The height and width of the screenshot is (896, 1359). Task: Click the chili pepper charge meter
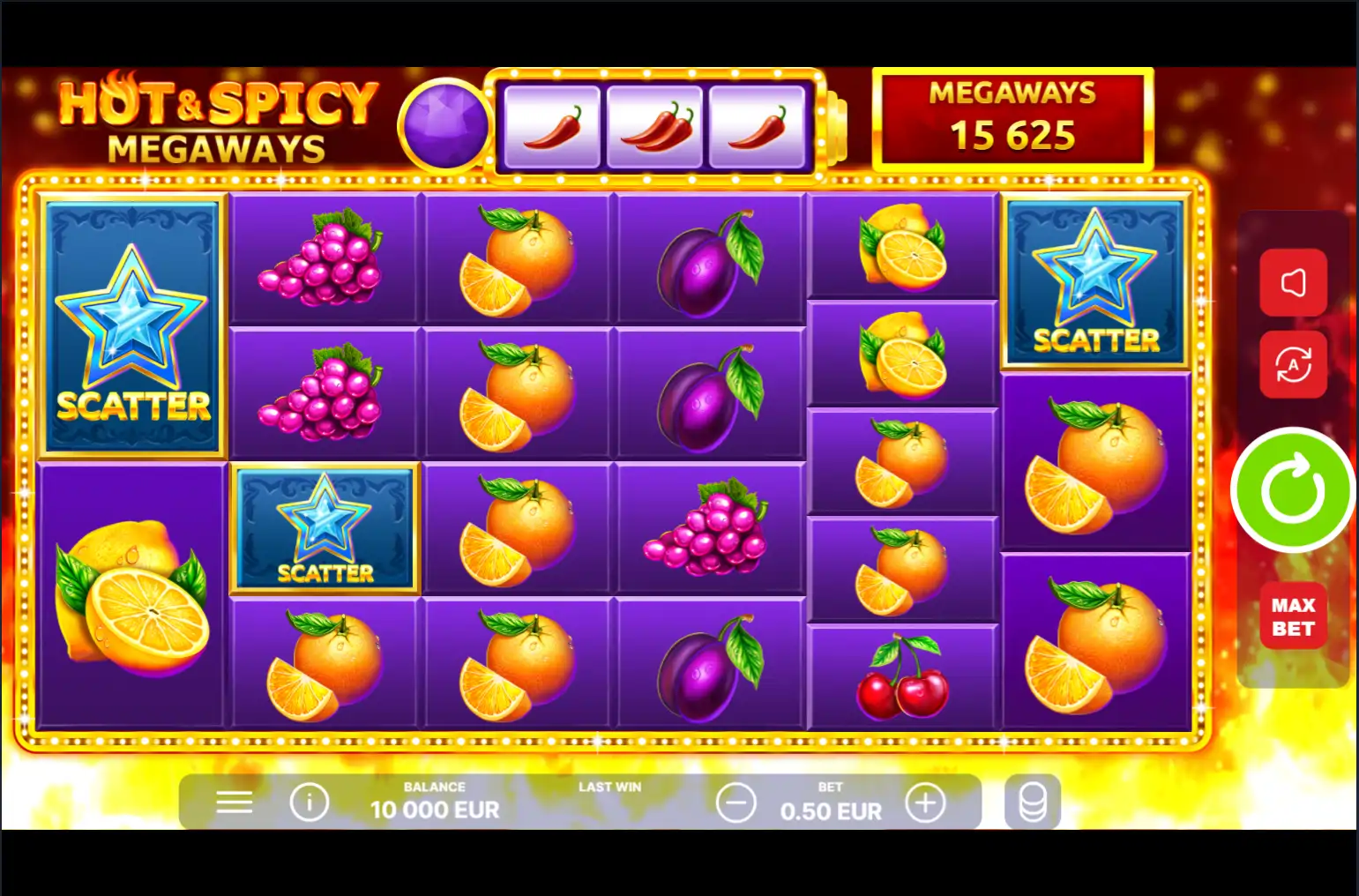click(x=660, y=121)
